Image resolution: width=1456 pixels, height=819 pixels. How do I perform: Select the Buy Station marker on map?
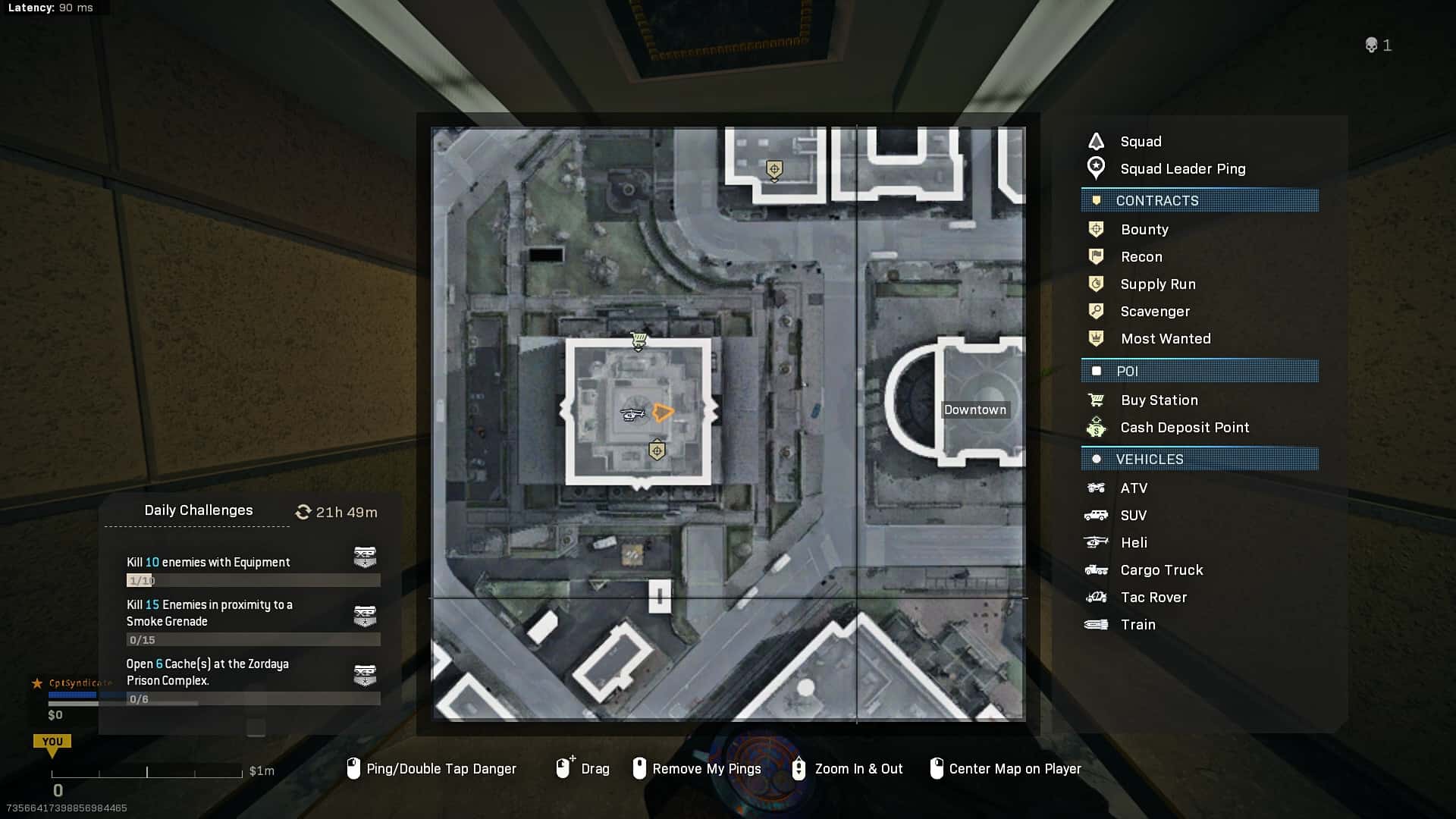point(639,341)
